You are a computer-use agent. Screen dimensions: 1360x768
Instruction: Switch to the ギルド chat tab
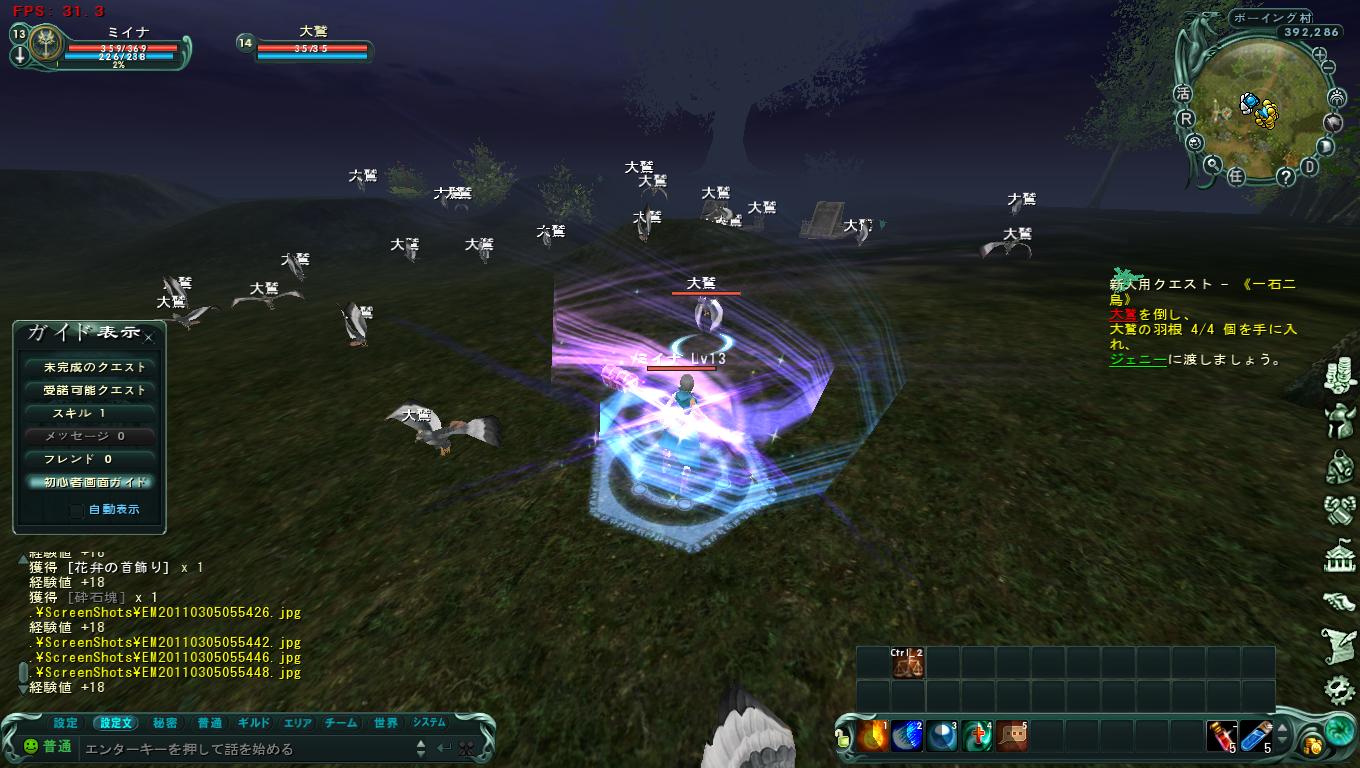coord(254,723)
